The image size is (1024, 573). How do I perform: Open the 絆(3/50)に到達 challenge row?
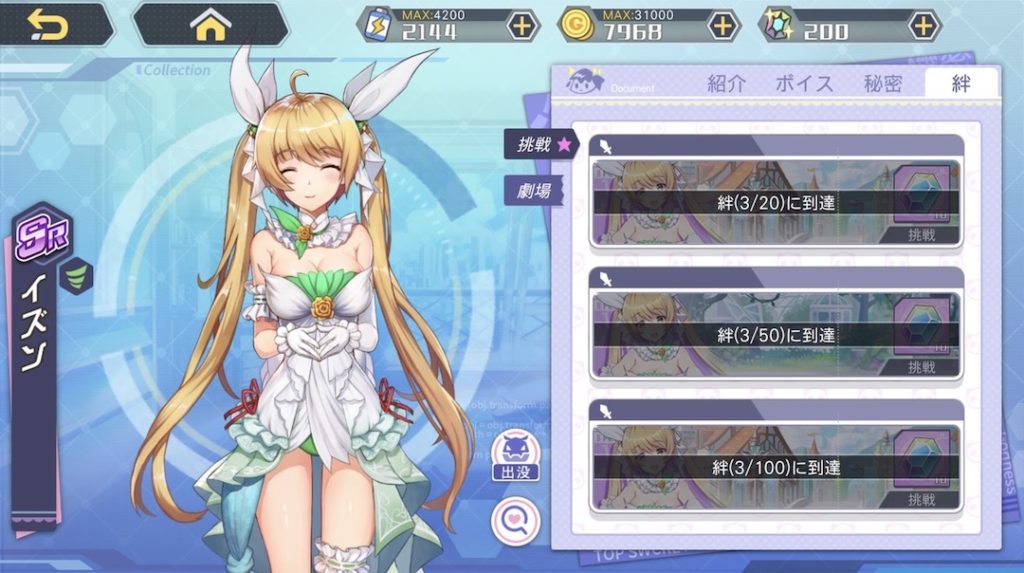[776, 335]
